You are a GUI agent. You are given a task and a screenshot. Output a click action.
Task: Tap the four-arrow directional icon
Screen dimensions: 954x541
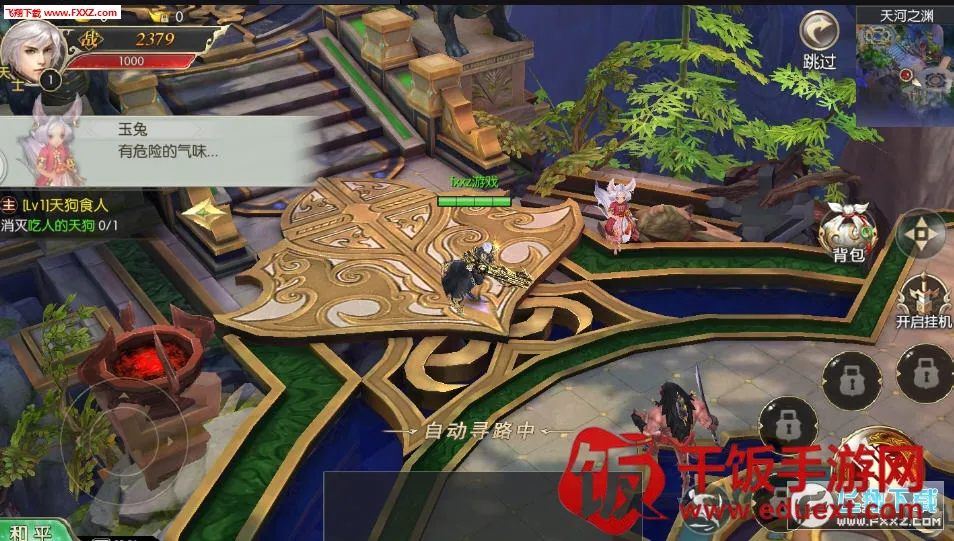[919, 235]
